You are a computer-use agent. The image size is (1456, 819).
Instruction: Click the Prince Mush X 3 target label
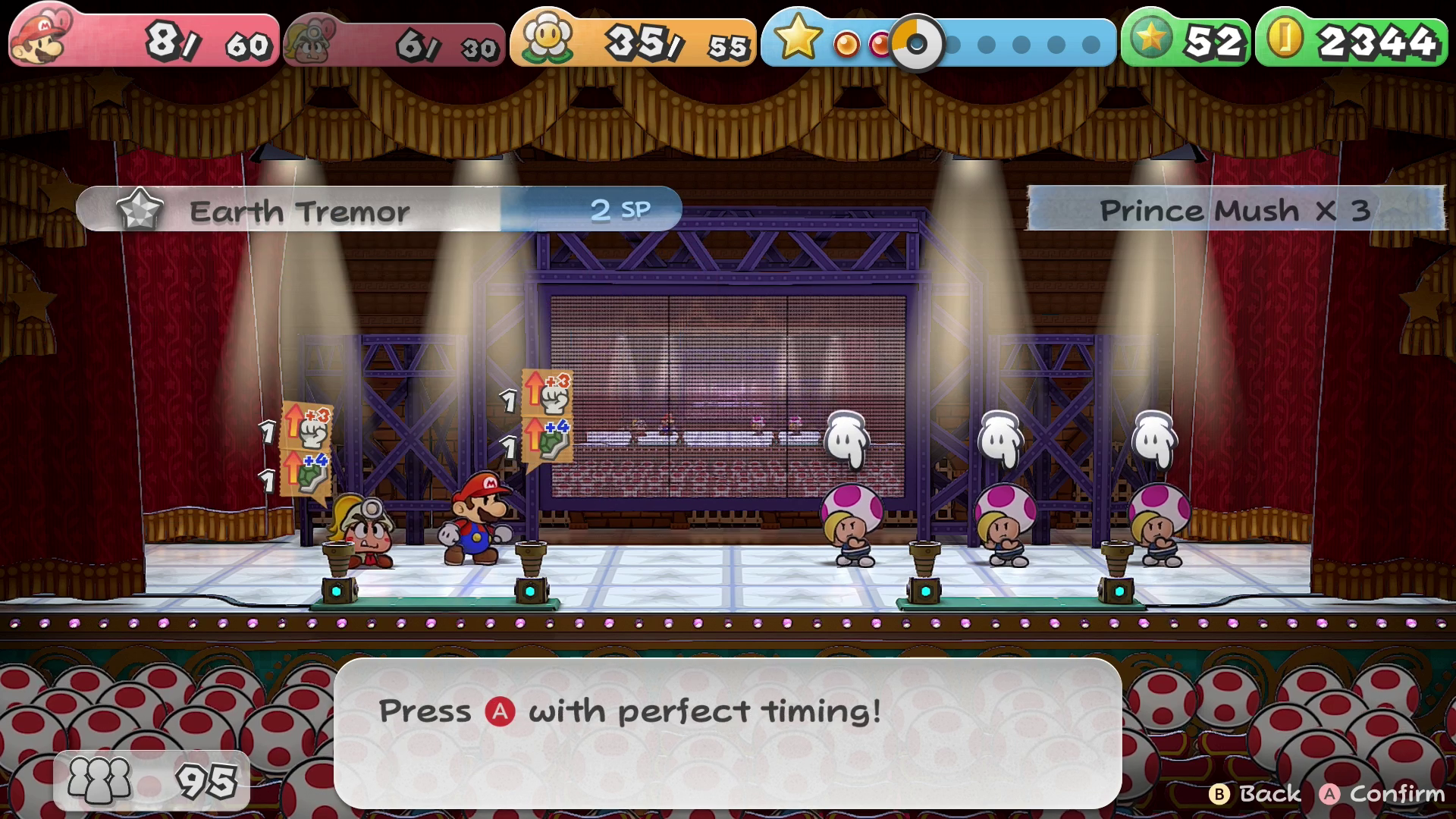1235,209
